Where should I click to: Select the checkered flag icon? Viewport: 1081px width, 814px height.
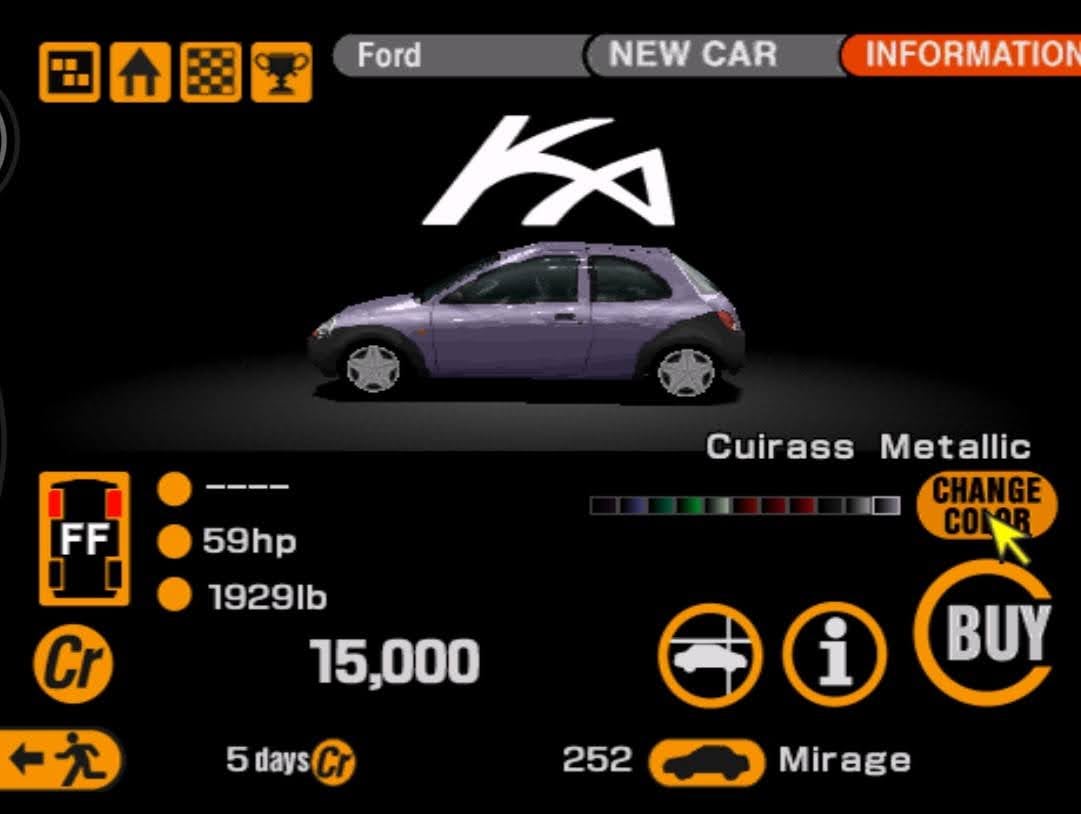click(211, 72)
